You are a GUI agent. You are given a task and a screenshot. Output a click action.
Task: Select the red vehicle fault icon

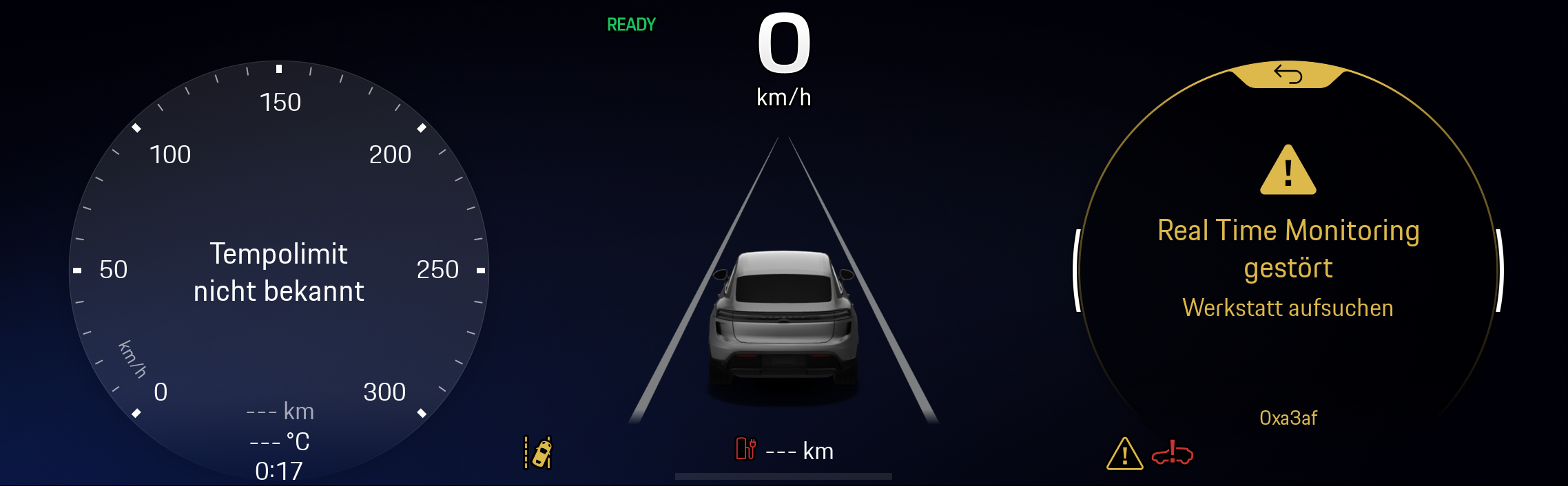tap(1172, 453)
